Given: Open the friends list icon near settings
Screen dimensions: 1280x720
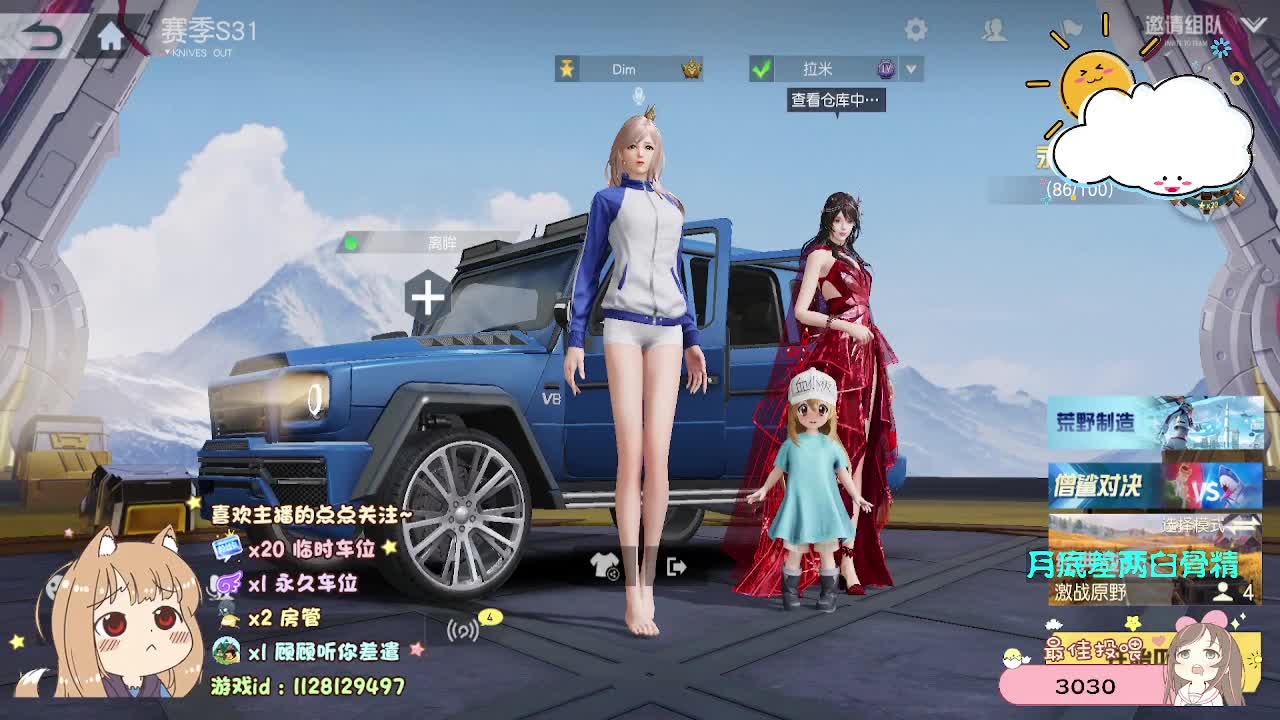Looking at the screenshot, I should coord(993,29).
